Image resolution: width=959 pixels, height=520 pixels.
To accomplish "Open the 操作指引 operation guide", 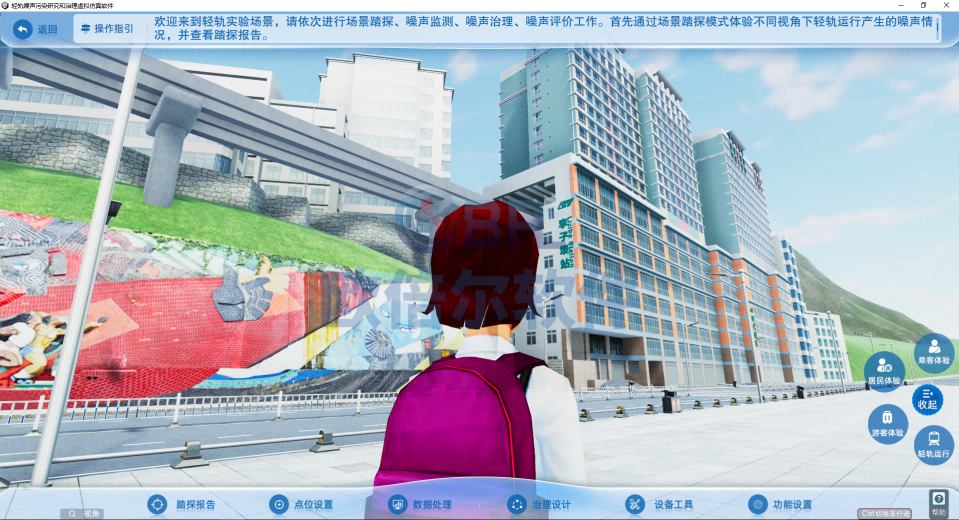I will click(105, 29).
